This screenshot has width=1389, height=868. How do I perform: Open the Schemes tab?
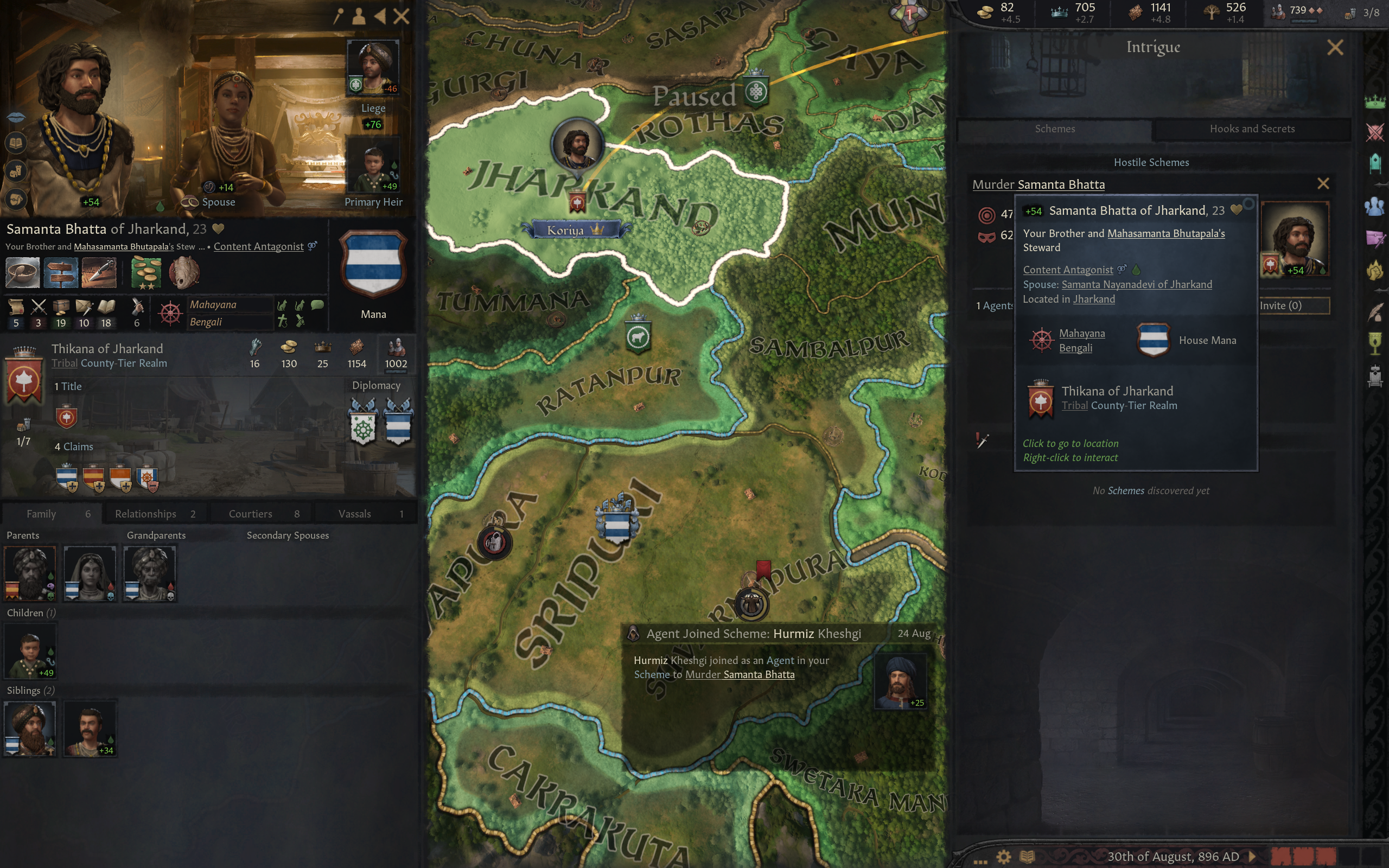tap(1054, 129)
